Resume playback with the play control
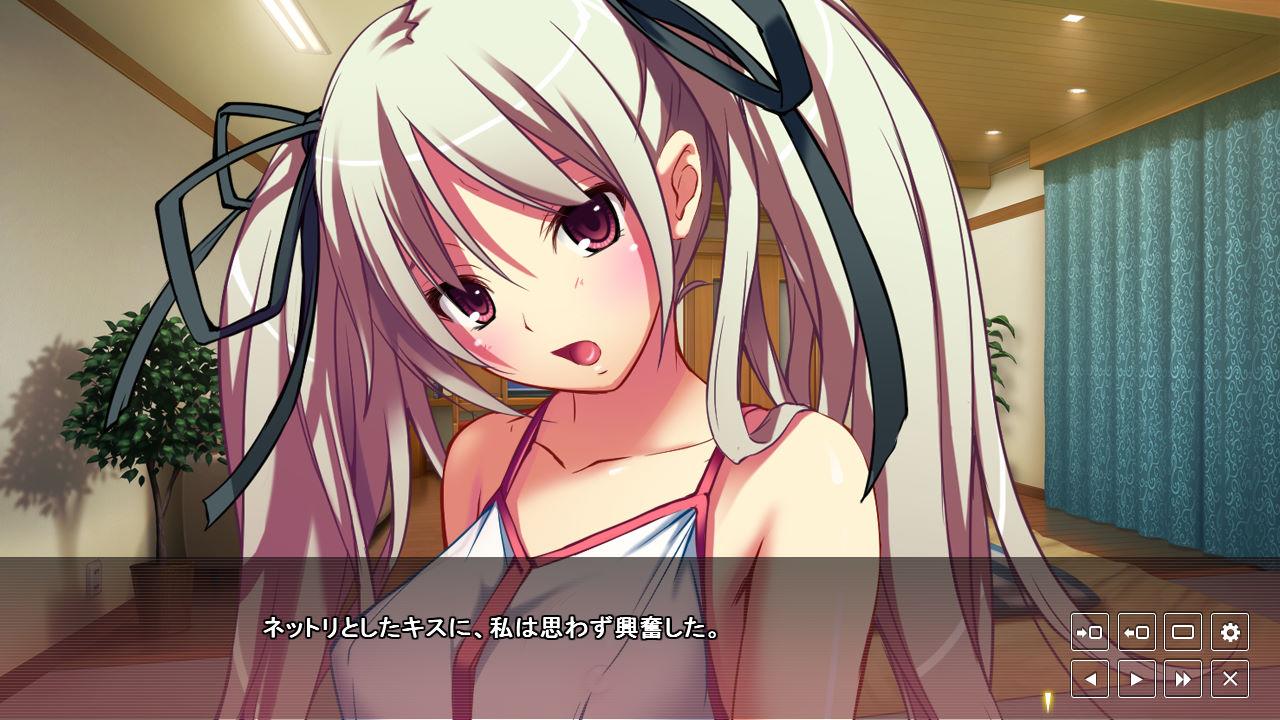This screenshot has width=1280, height=720. point(1136,678)
